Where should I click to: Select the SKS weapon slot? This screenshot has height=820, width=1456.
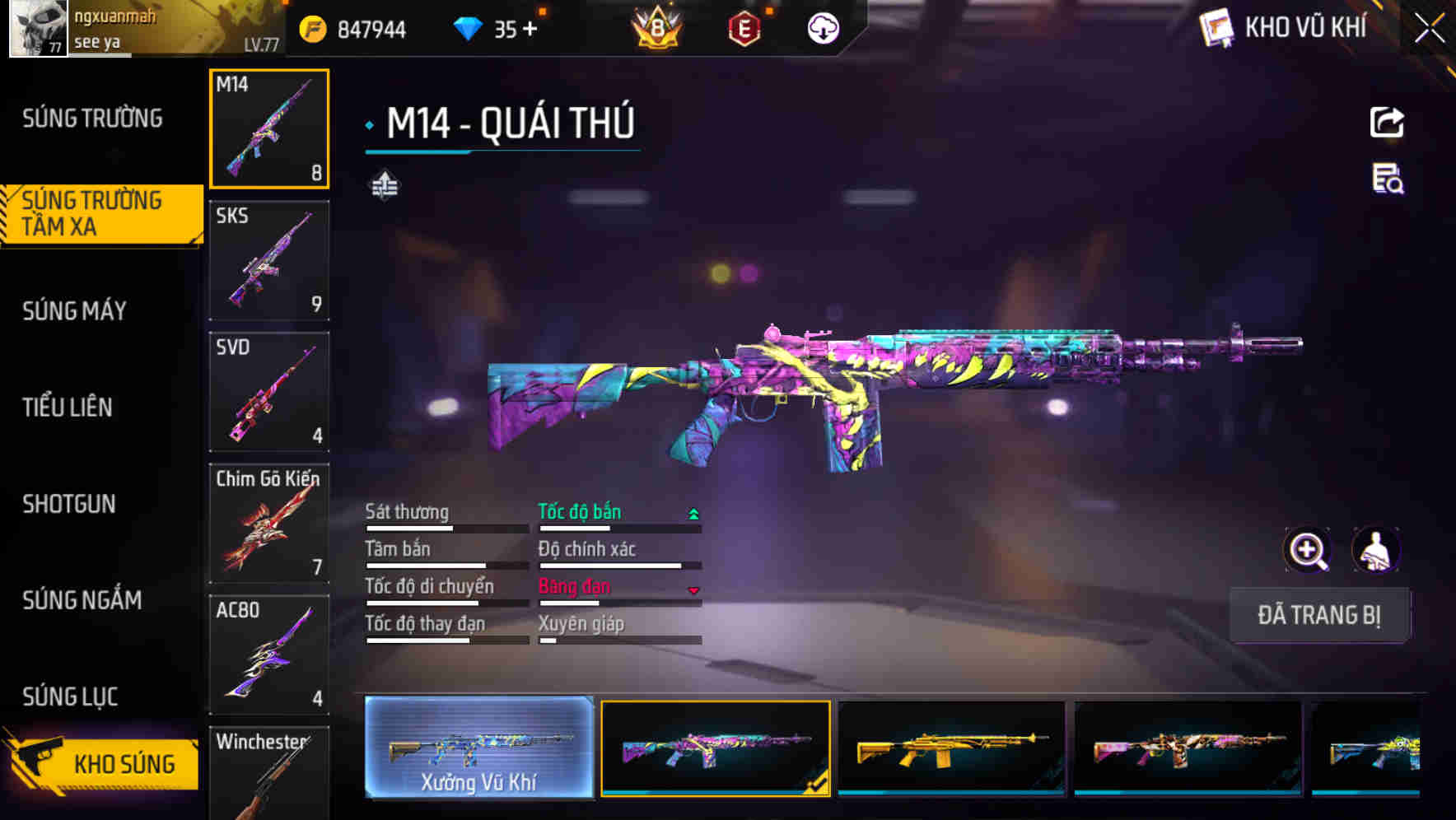point(269,260)
